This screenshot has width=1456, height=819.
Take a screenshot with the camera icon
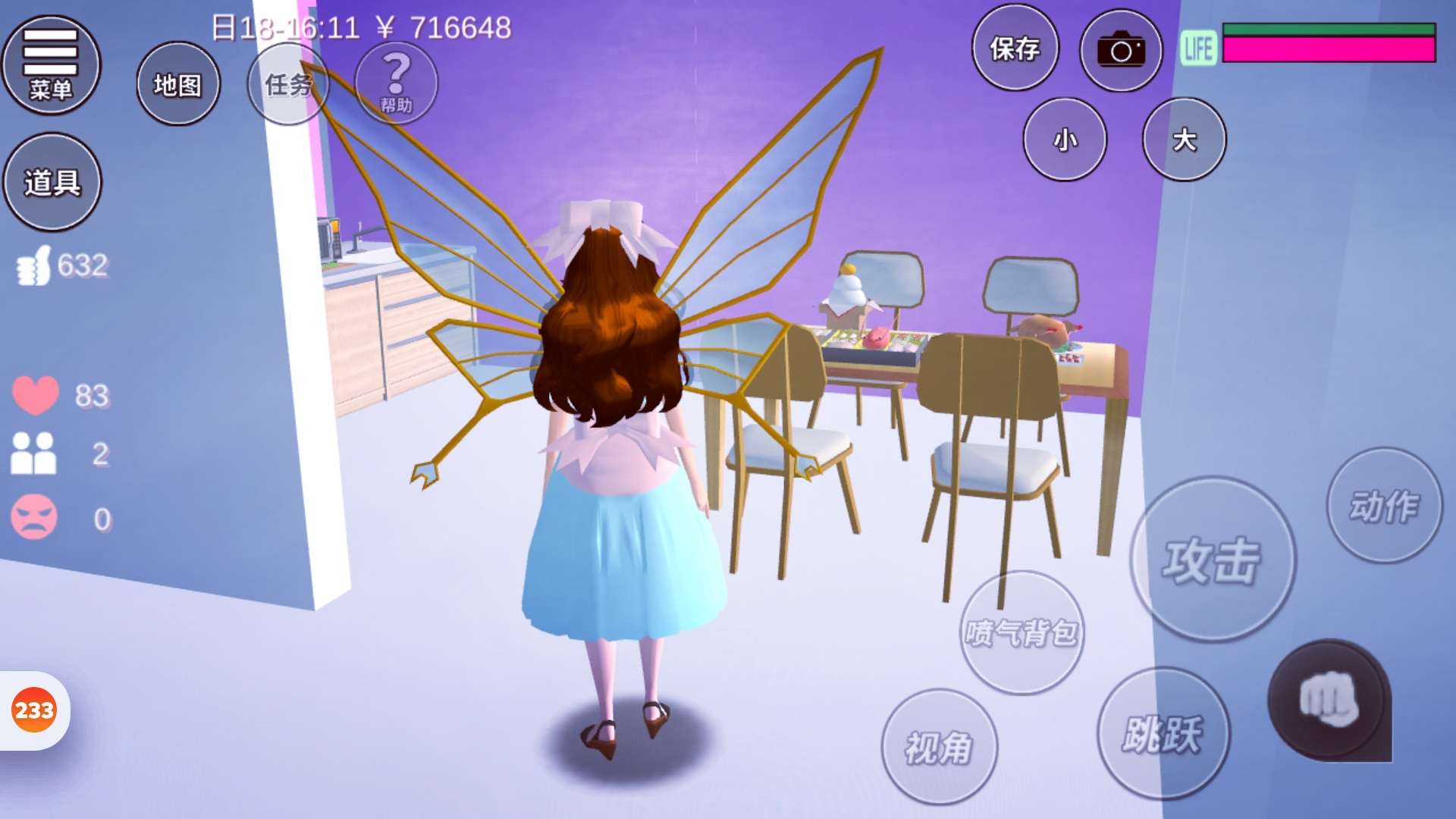pyautogui.click(x=1121, y=51)
